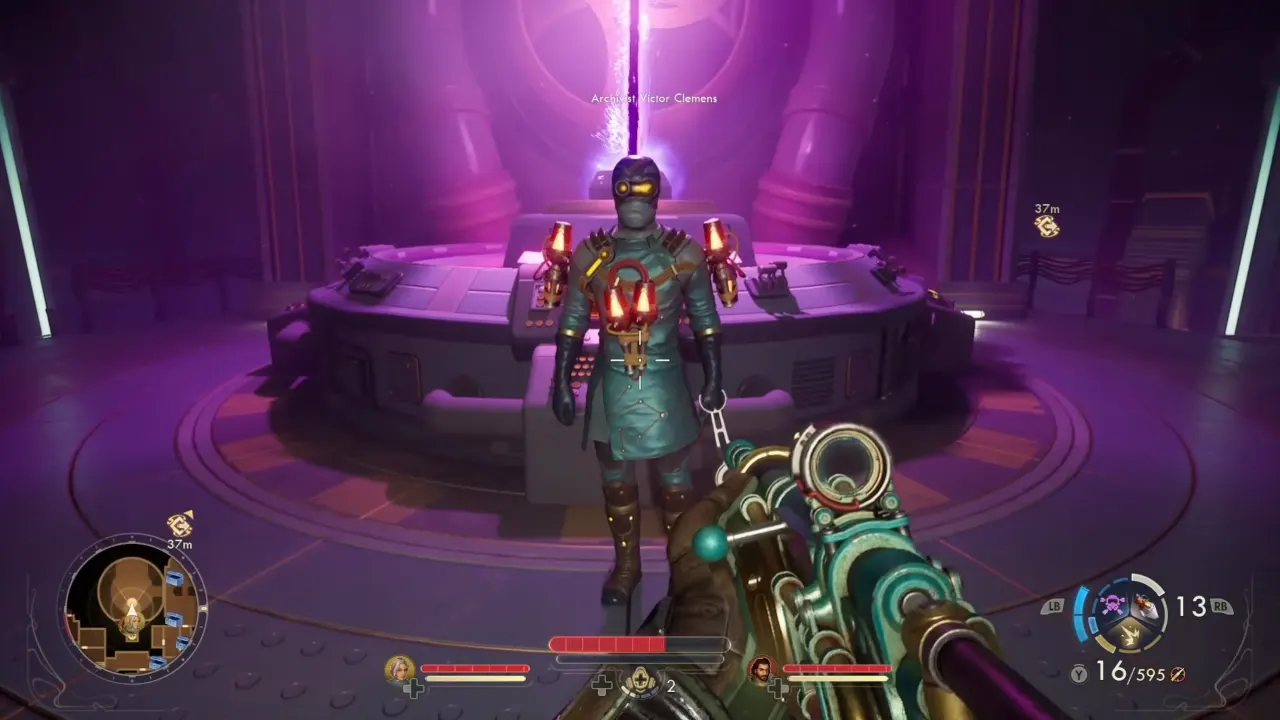The height and width of the screenshot is (720, 1280).
Task: Click the no-reload ammo icon beside 595
Action: click(x=1177, y=674)
